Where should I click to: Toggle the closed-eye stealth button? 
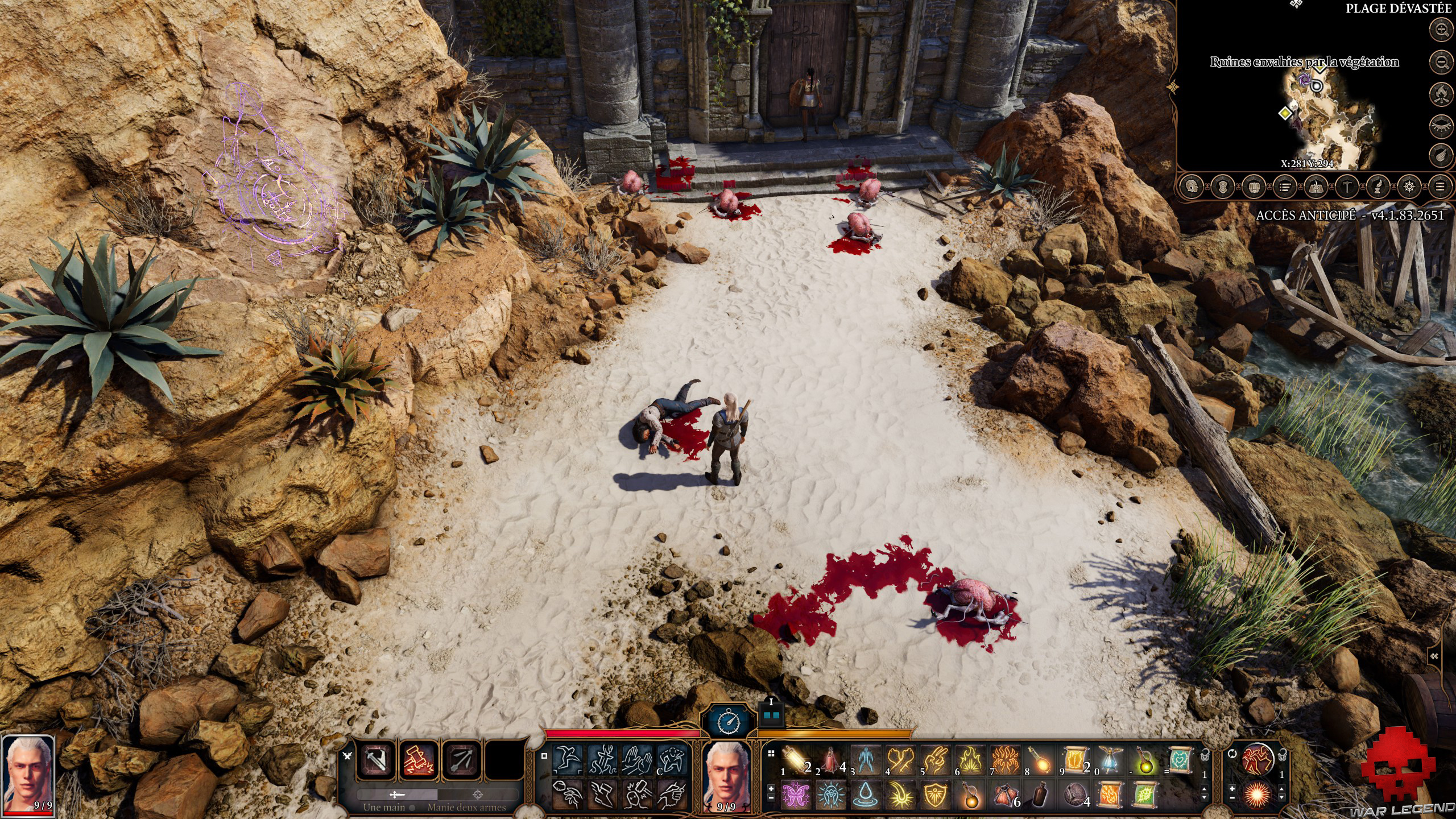coord(1441,124)
